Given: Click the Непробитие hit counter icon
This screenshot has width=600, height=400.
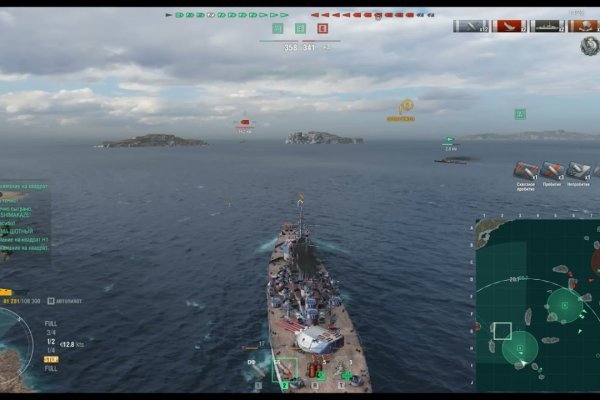Looking at the screenshot, I should pyautogui.click(x=578, y=171).
